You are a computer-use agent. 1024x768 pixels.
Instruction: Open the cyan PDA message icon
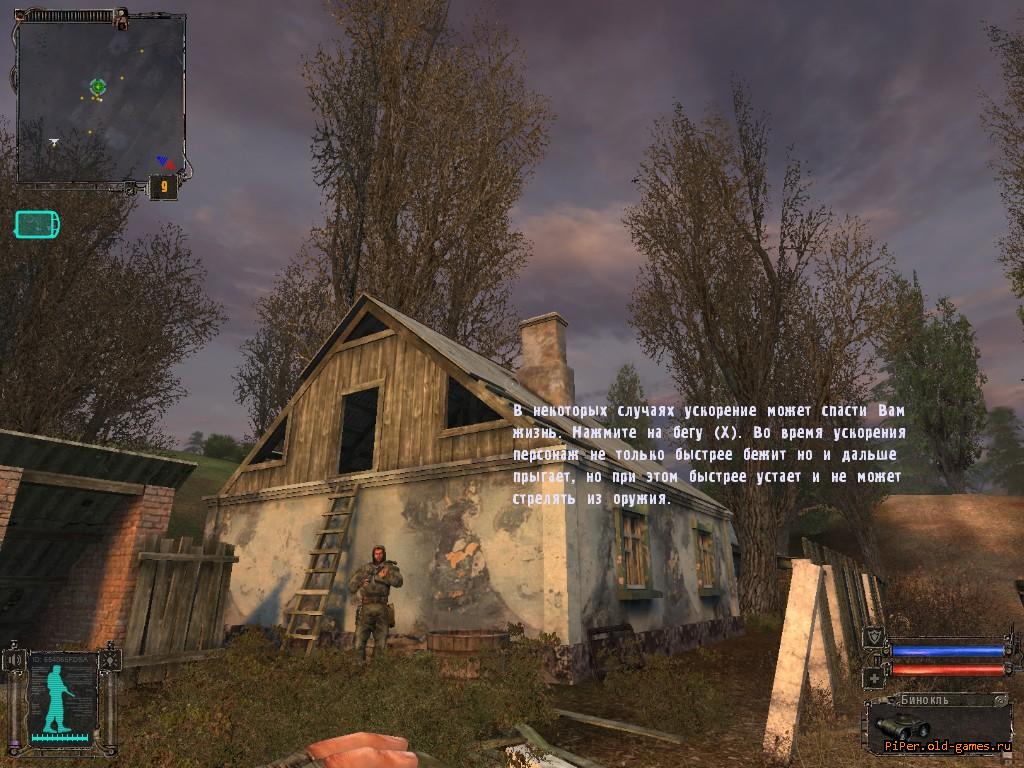tap(37, 223)
